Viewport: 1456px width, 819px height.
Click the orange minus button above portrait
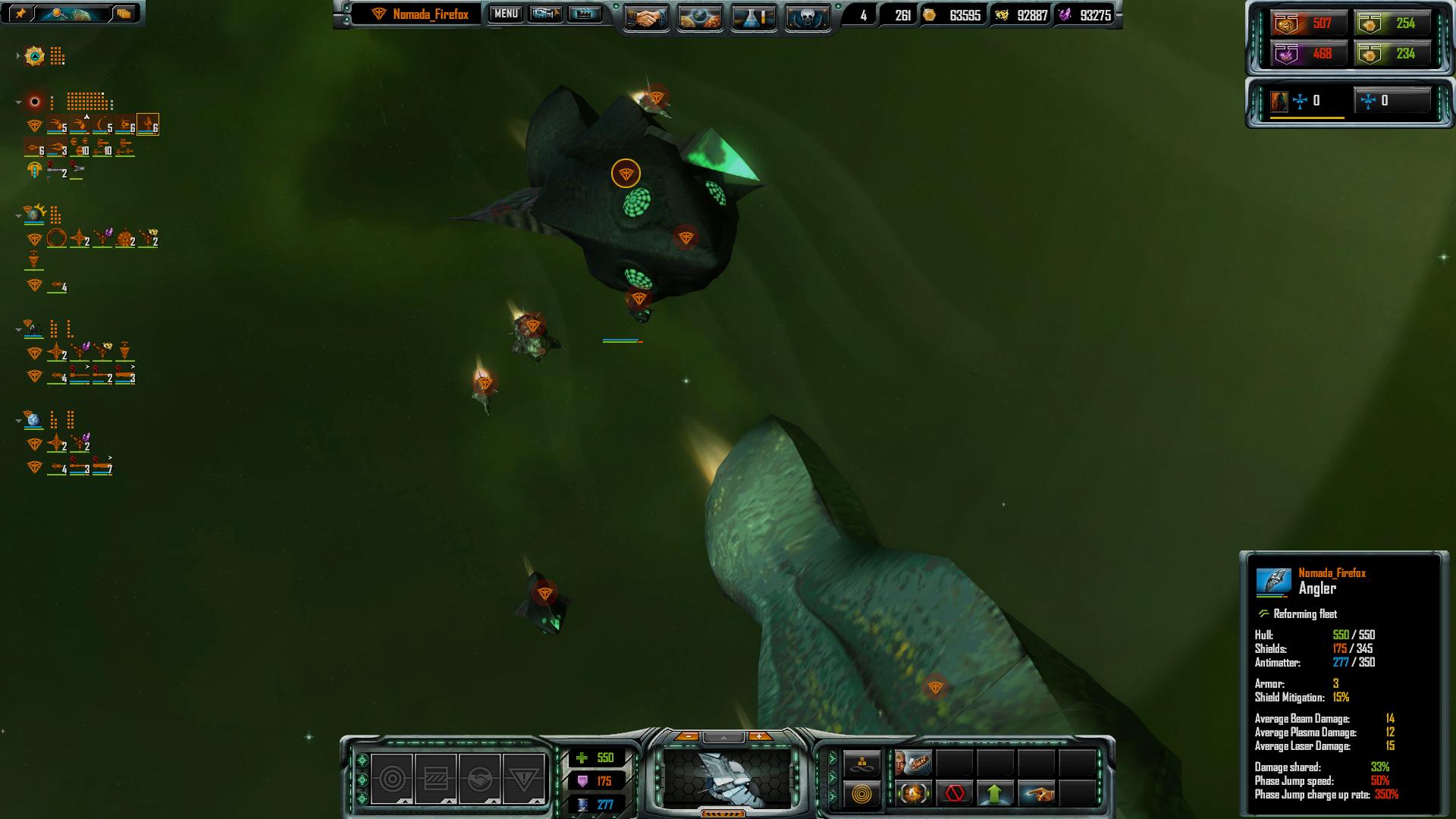(x=688, y=736)
